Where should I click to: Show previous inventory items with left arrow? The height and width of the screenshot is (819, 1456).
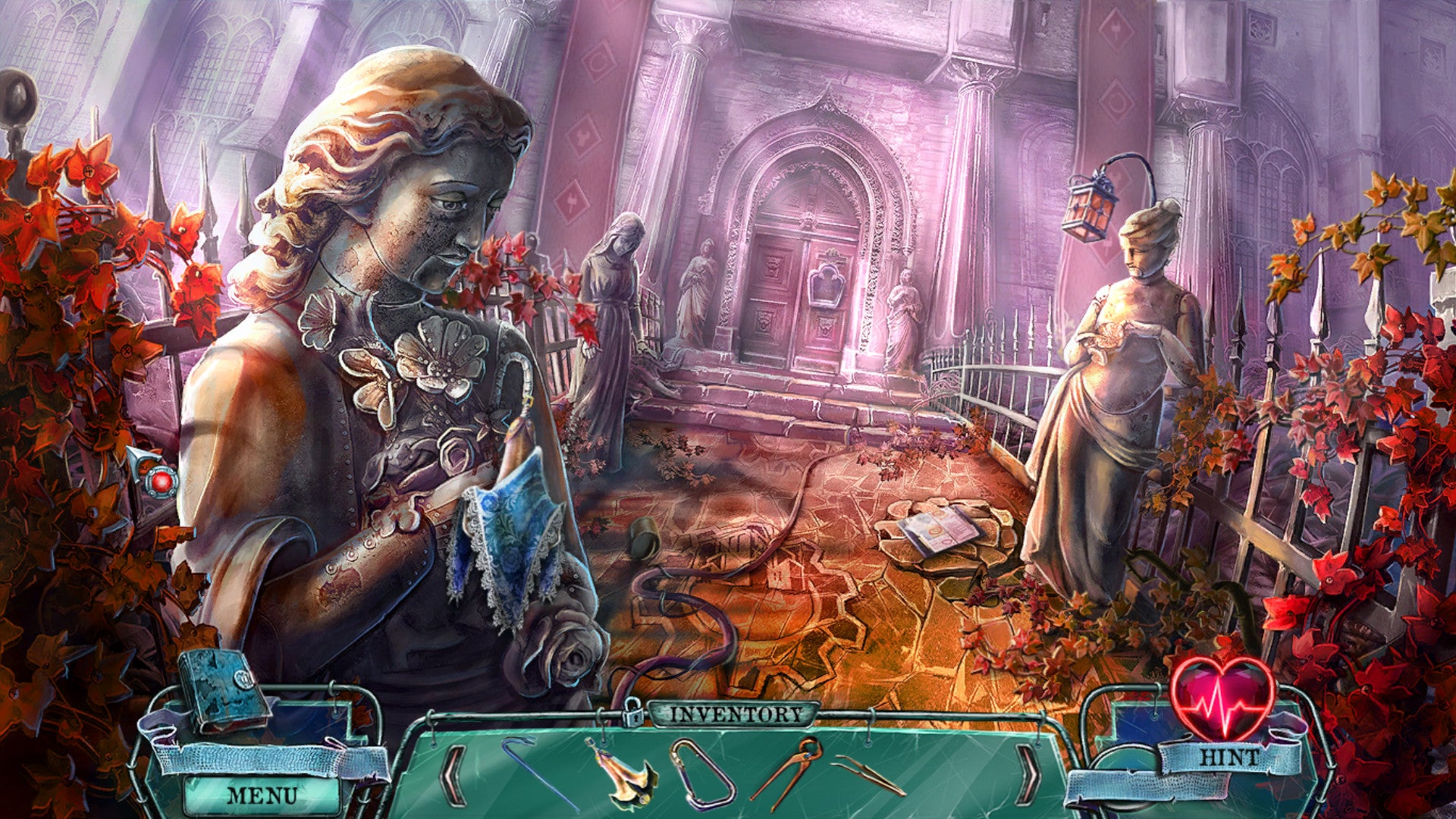(x=455, y=773)
